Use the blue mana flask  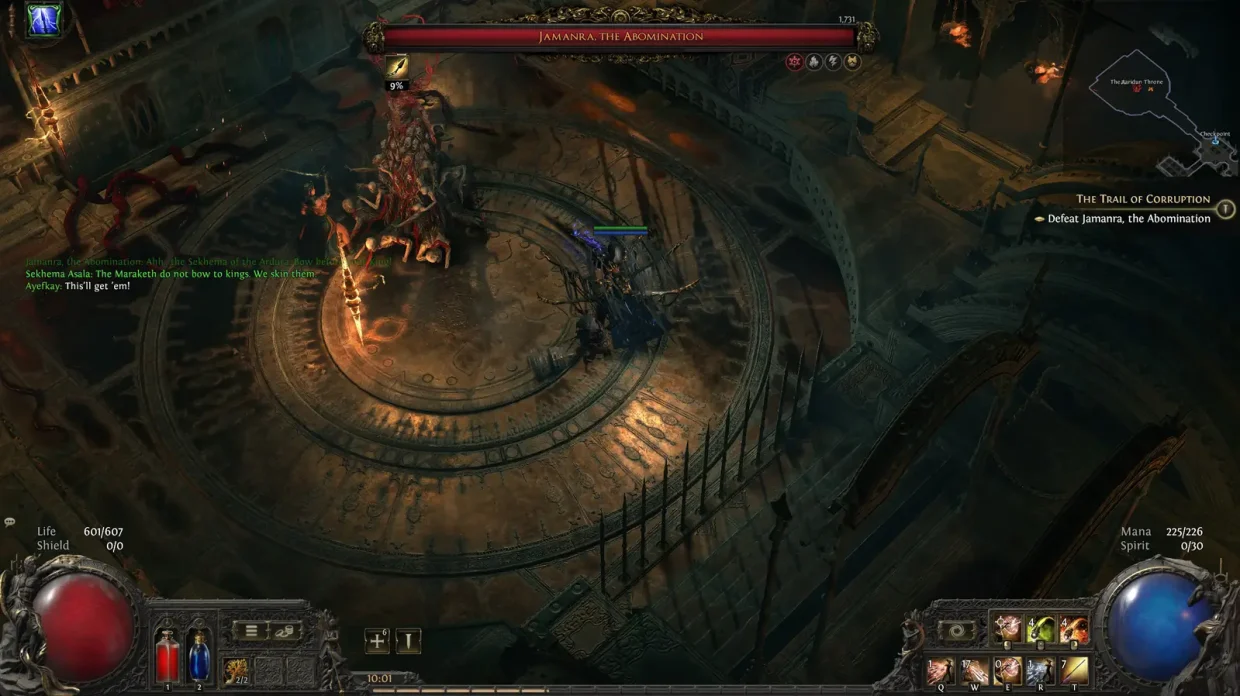click(x=199, y=657)
